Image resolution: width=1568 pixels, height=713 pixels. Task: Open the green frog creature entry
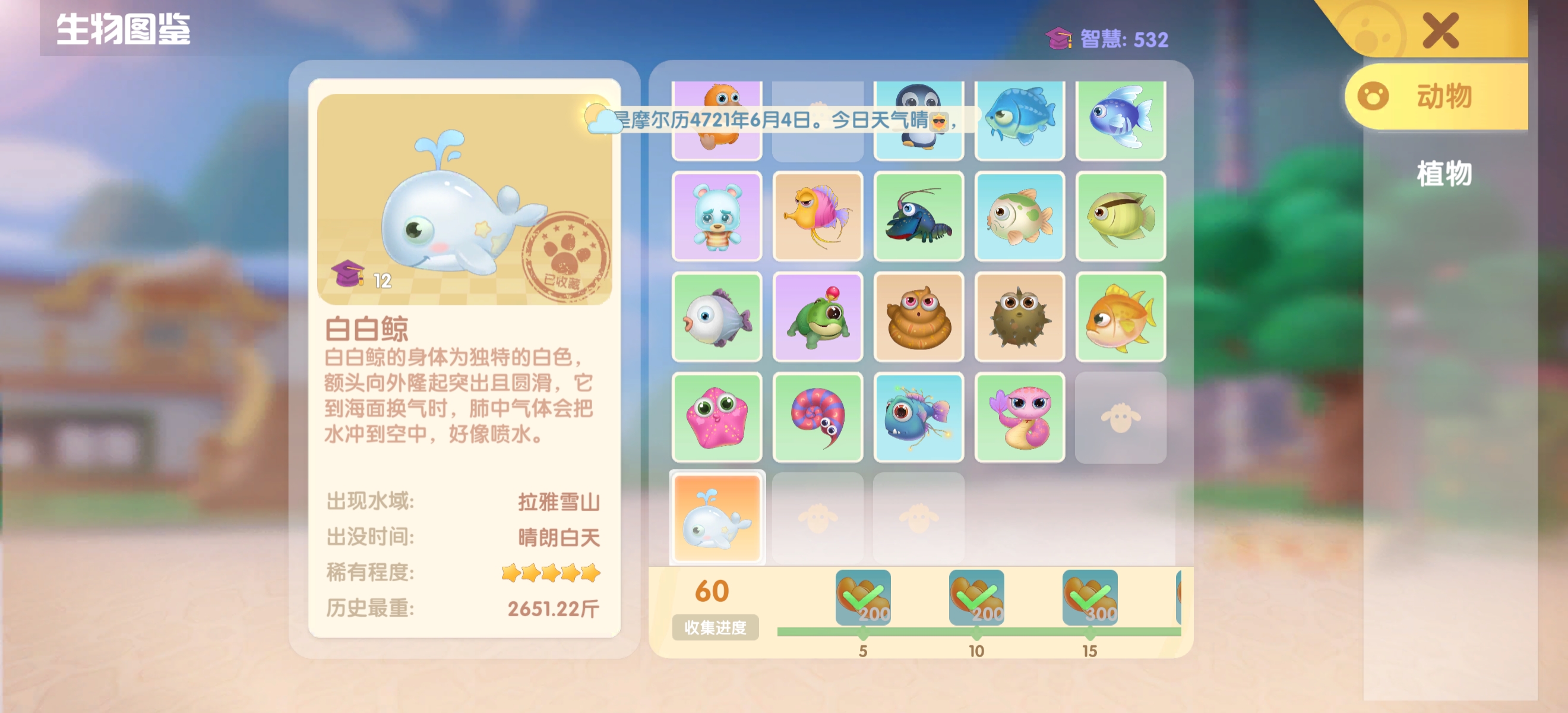pyautogui.click(x=818, y=316)
